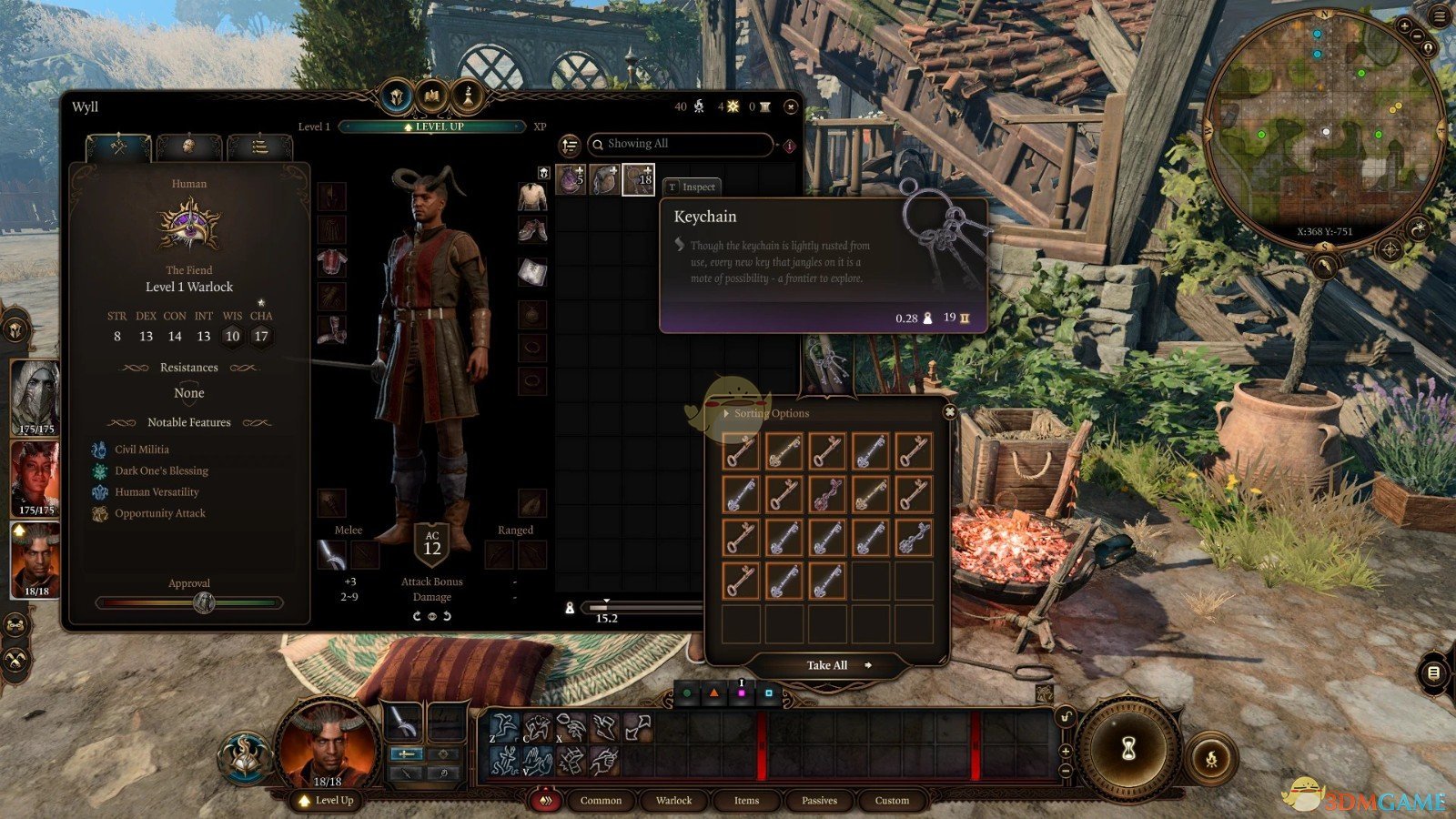Switch hotbar to the Warlock tab
The width and height of the screenshot is (1456, 819).
pyautogui.click(x=673, y=801)
